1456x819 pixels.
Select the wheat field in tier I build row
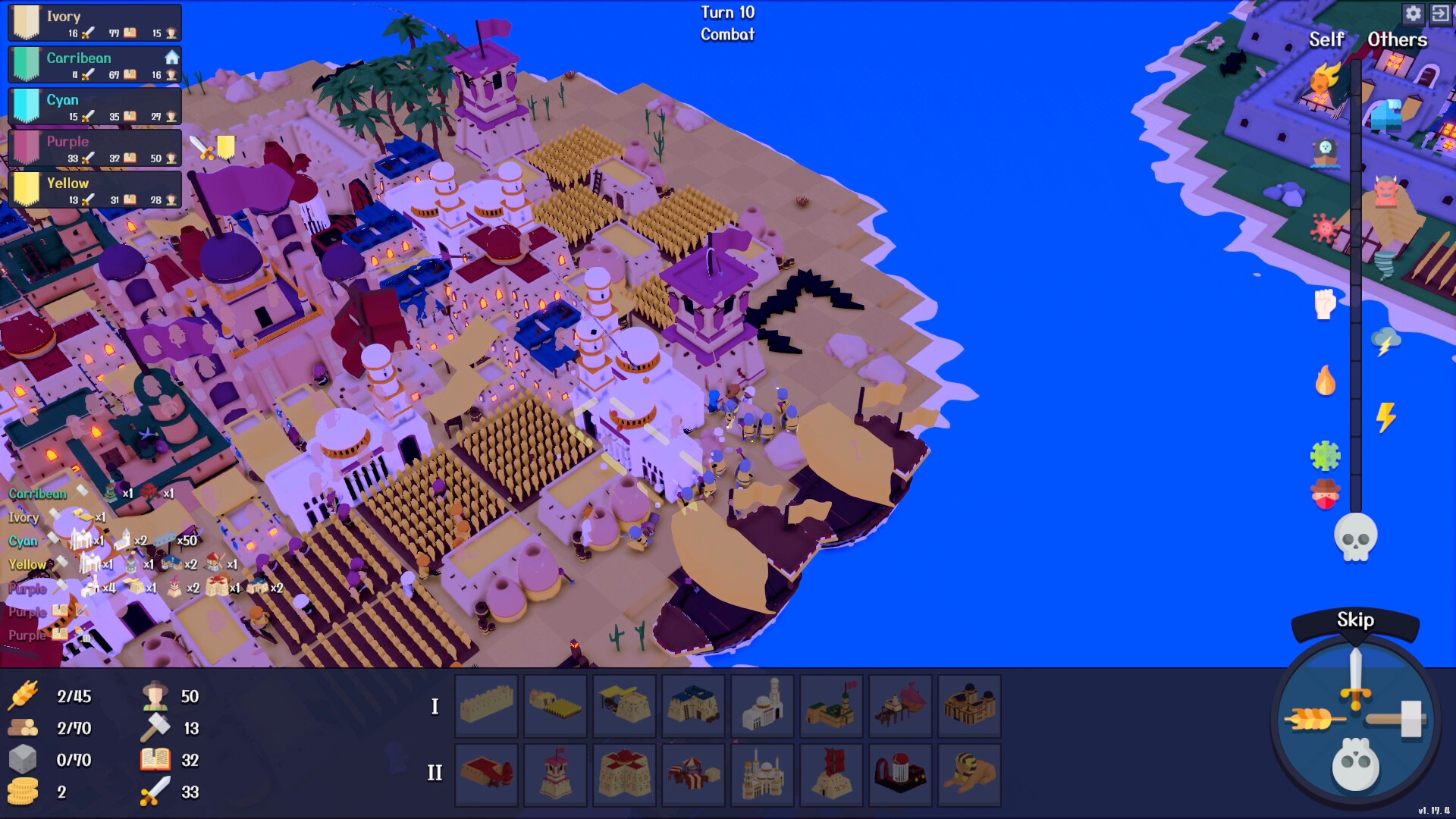coord(555,706)
